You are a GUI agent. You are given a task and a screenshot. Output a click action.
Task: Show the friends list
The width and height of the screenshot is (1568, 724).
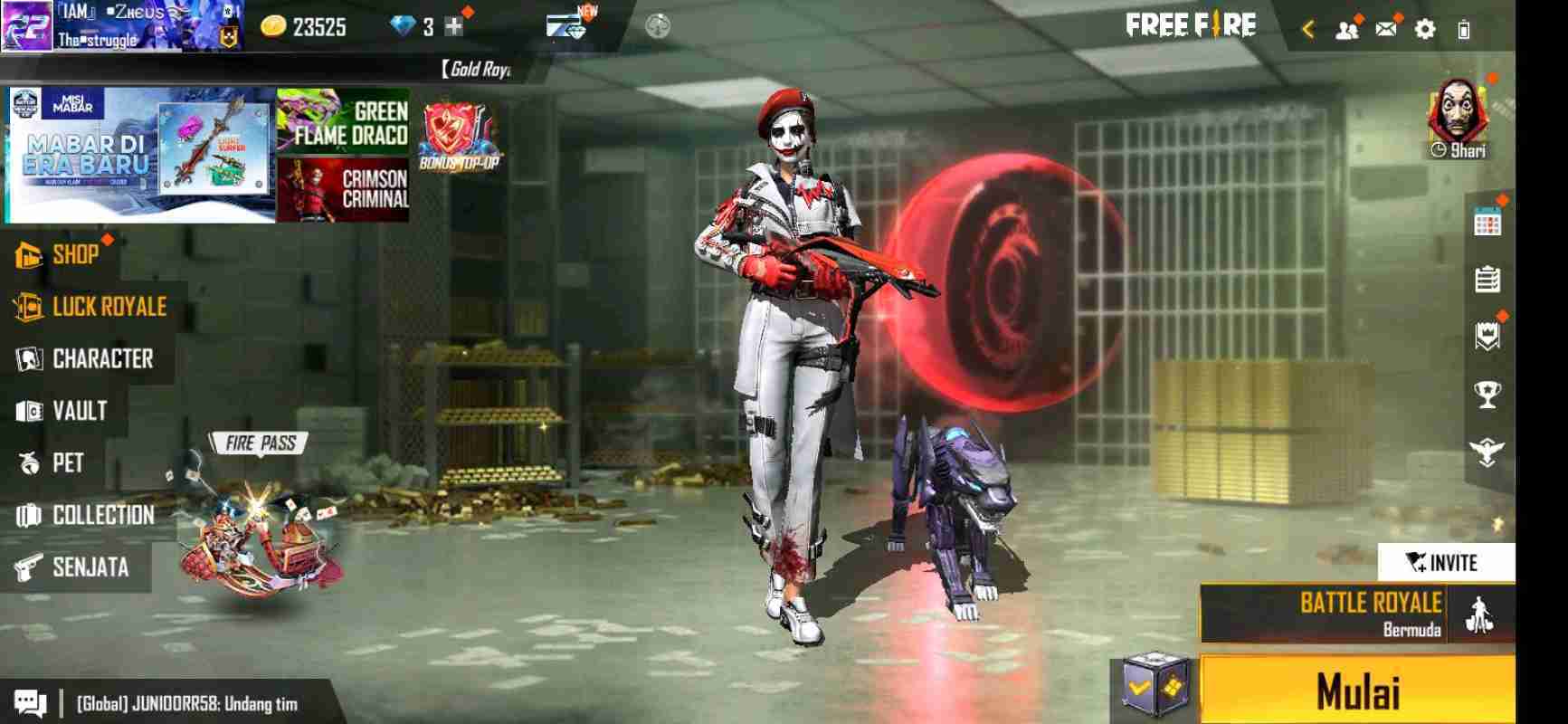[x=1346, y=30]
